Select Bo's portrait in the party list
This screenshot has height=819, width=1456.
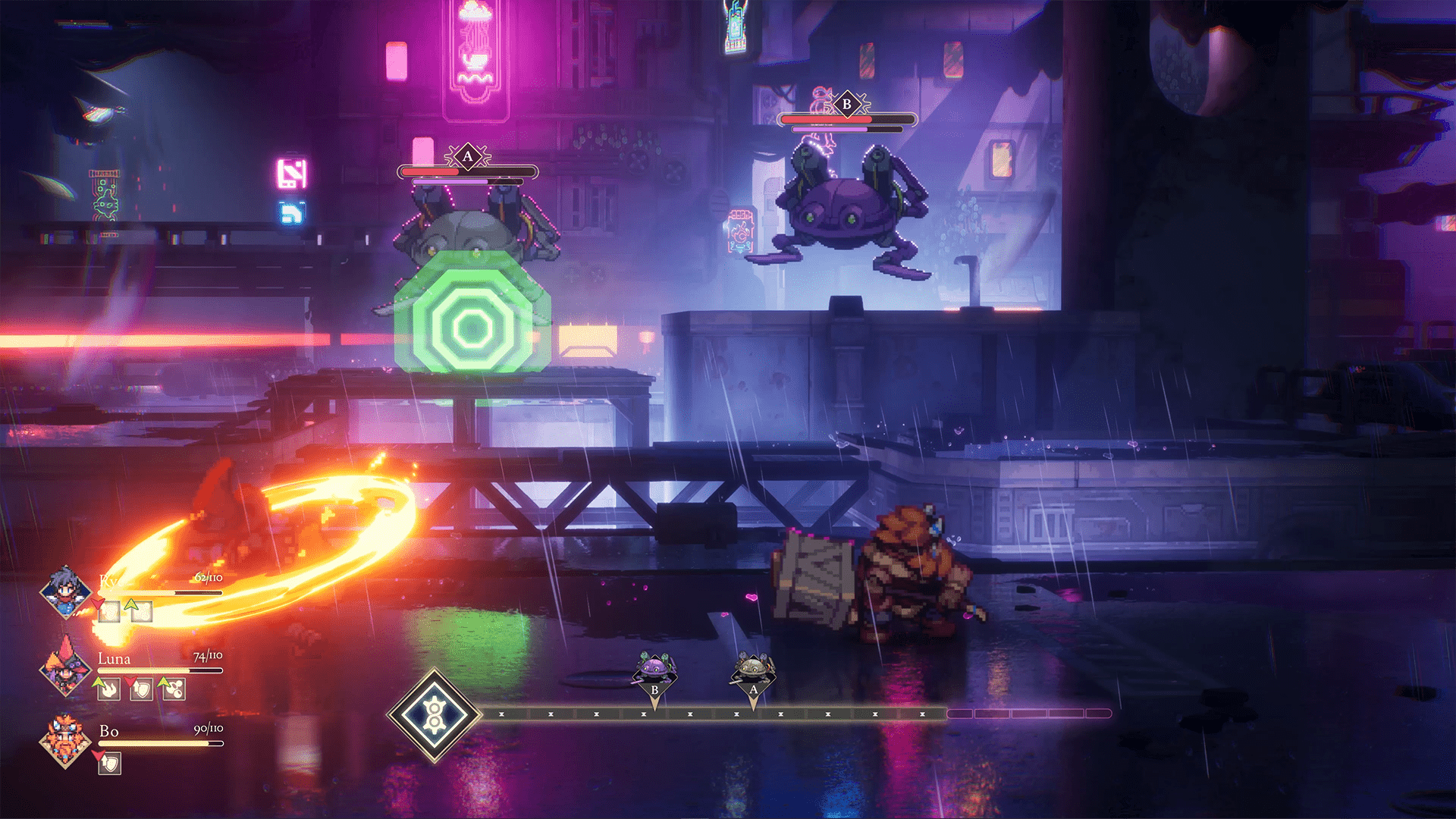(65, 741)
